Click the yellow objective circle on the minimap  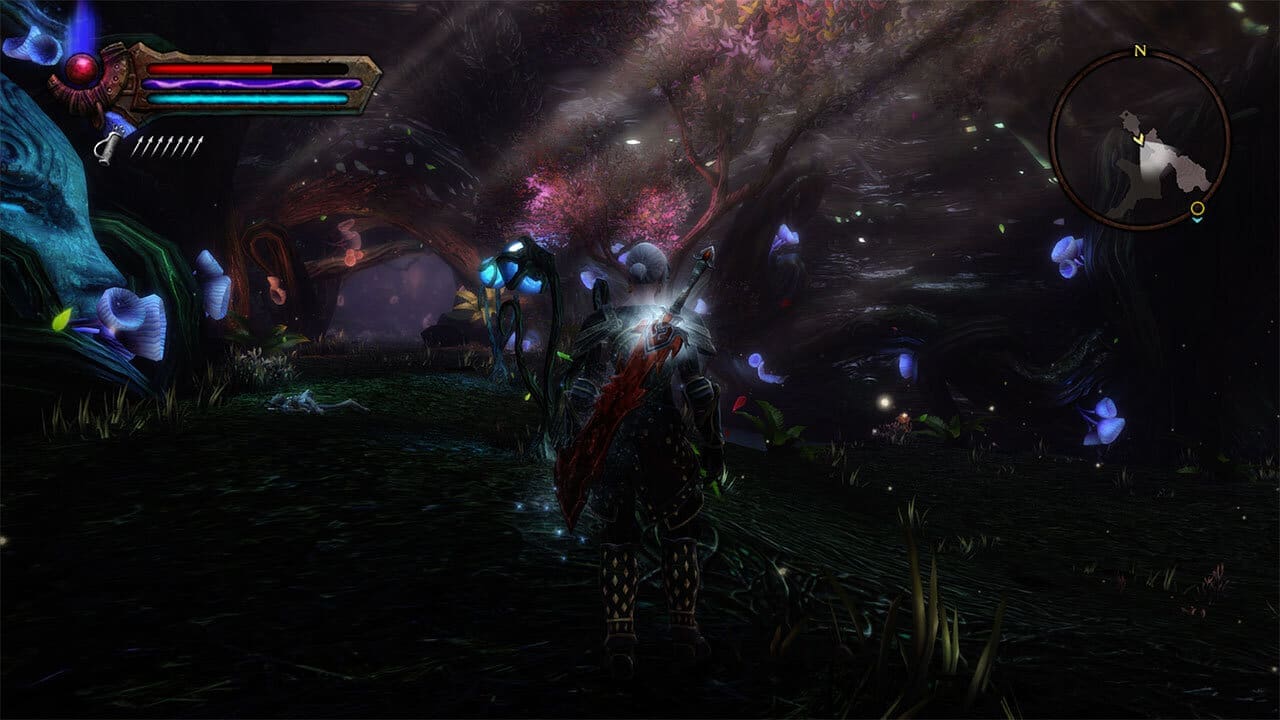click(x=1197, y=209)
